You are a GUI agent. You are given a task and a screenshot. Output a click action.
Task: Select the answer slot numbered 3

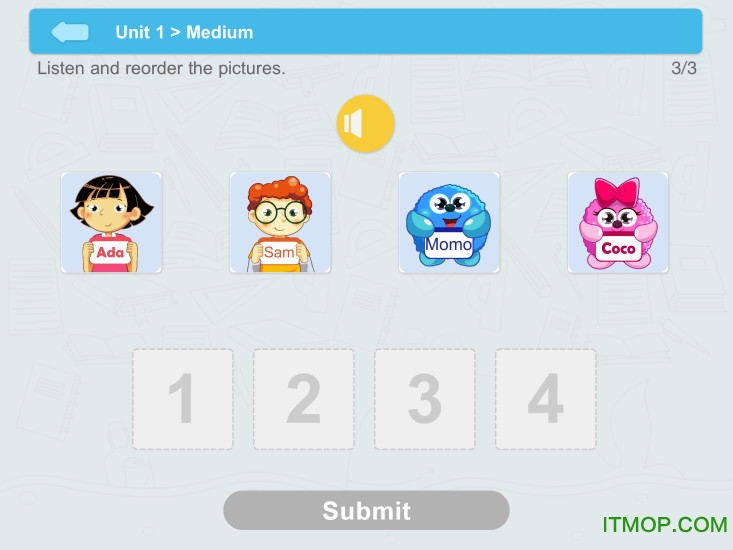click(x=425, y=399)
